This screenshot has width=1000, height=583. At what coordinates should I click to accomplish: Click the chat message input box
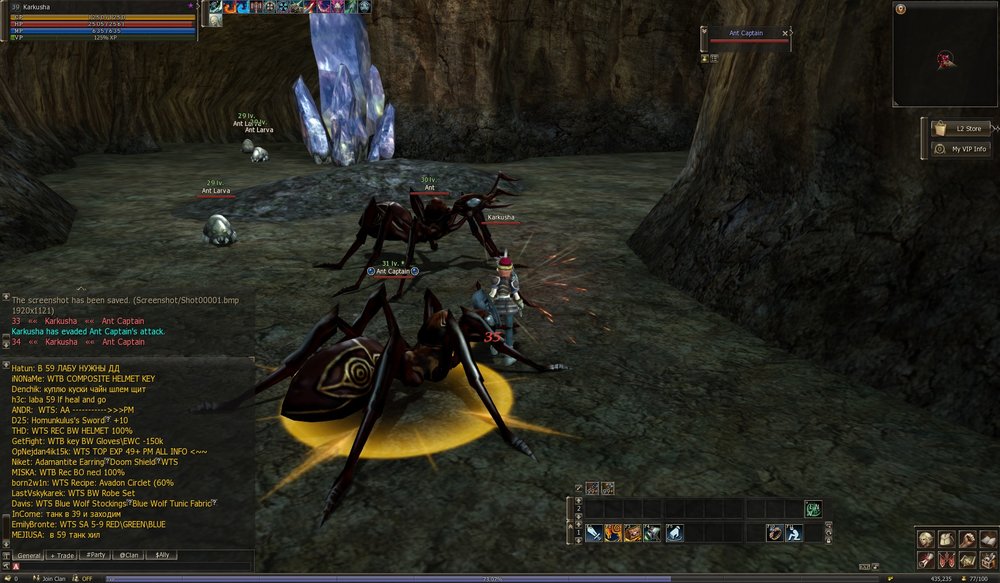(130, 567)
